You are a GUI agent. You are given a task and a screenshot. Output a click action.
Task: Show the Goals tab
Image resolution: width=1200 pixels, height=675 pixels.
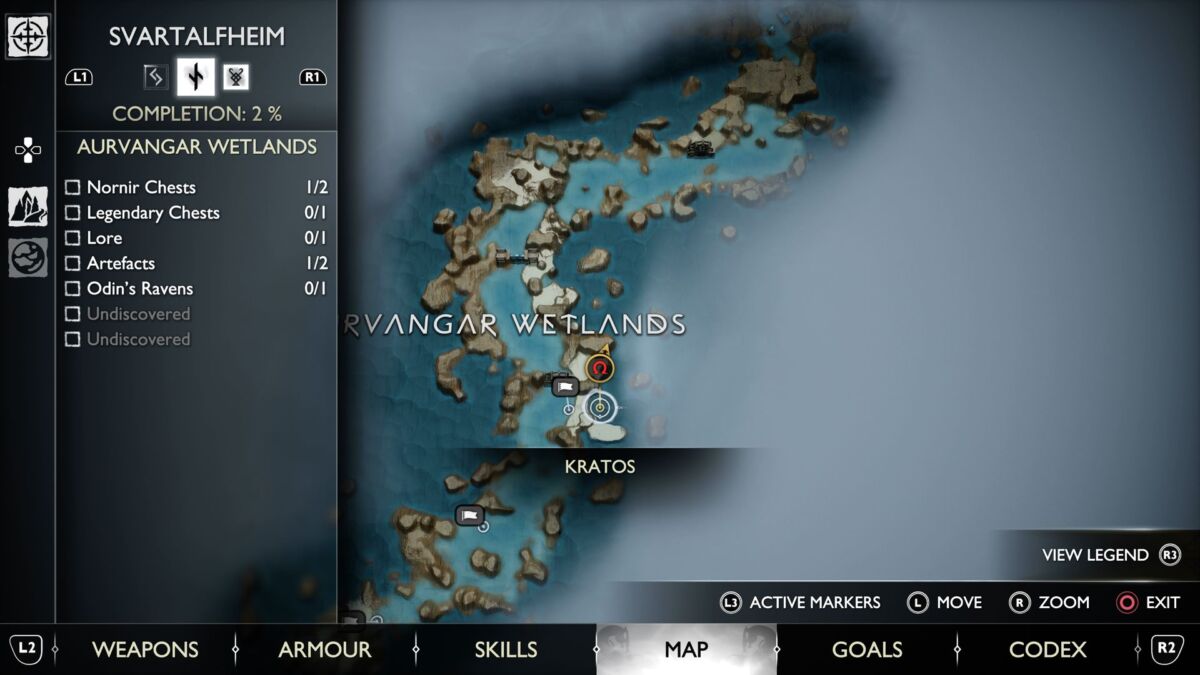867,649
